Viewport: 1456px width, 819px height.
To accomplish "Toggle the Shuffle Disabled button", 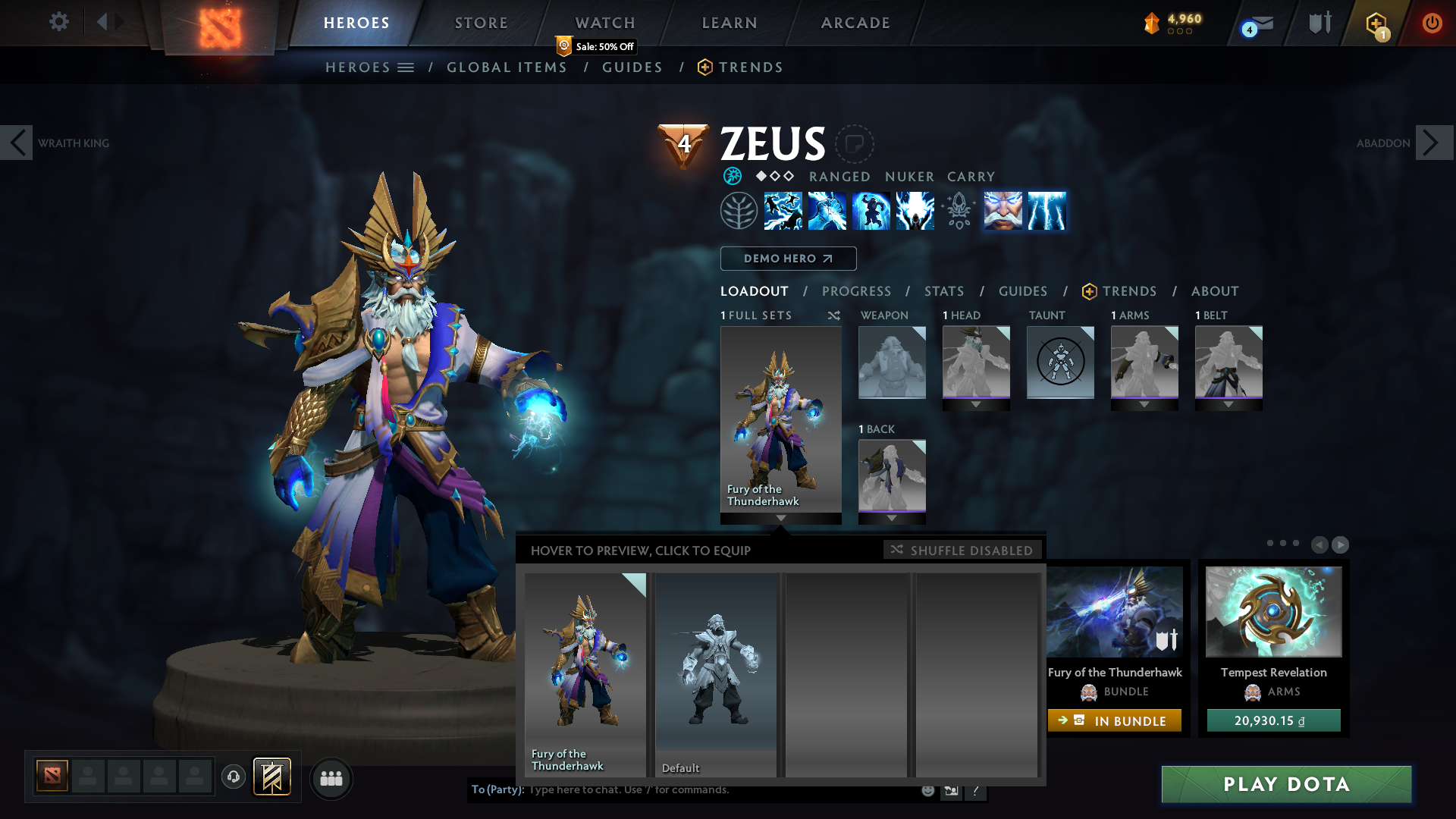I will tap(962, 550).
